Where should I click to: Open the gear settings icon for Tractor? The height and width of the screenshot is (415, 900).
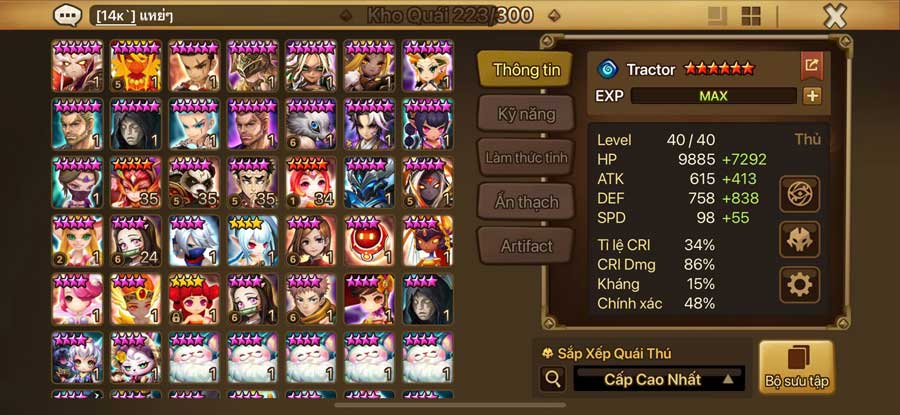799,285
